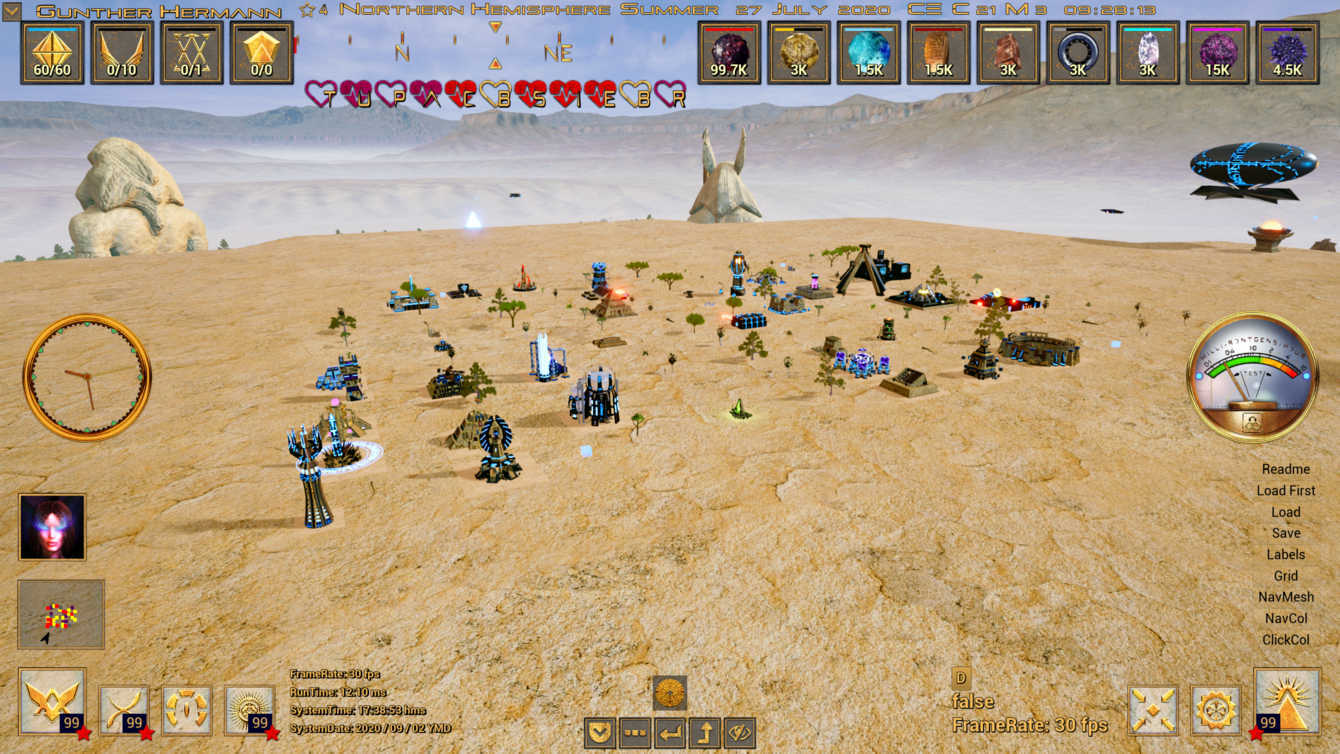Click the upward arrow toolbar button
The width and height of the screenshot is (1340, 754).
[704, 733]
